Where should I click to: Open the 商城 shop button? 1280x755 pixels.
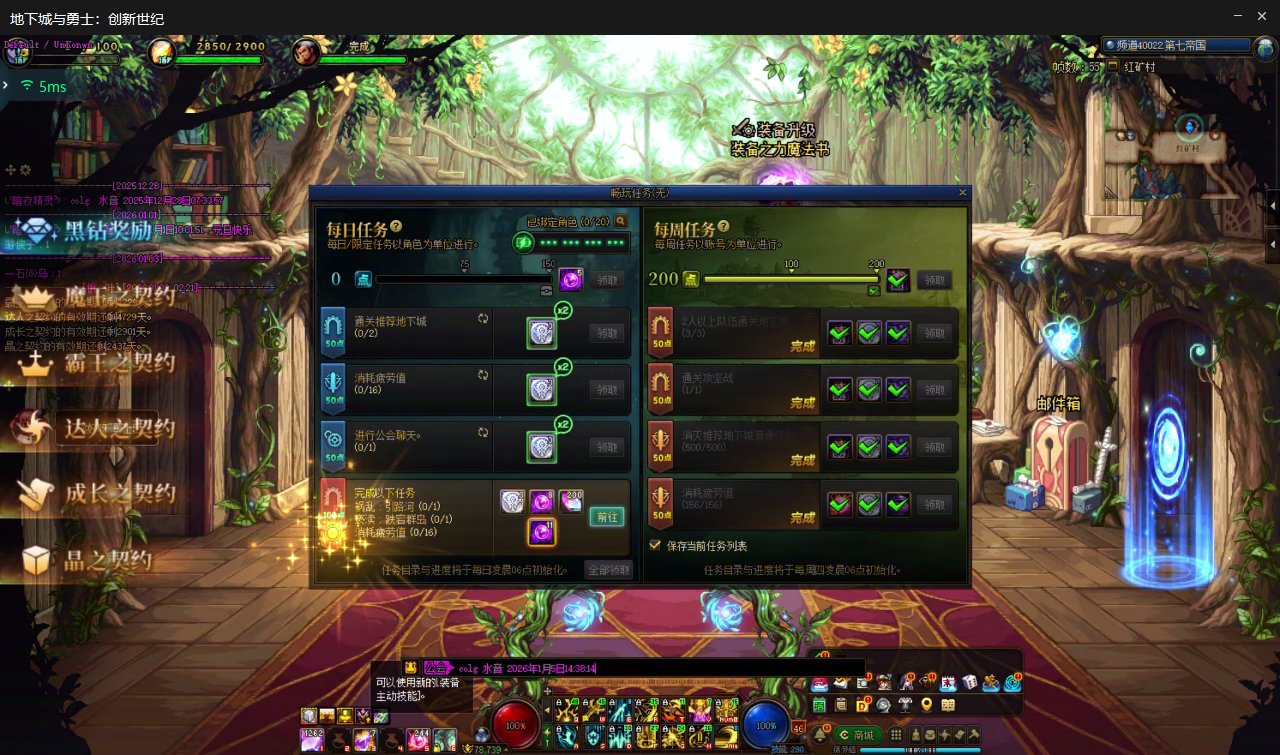[x=857, y=734]
